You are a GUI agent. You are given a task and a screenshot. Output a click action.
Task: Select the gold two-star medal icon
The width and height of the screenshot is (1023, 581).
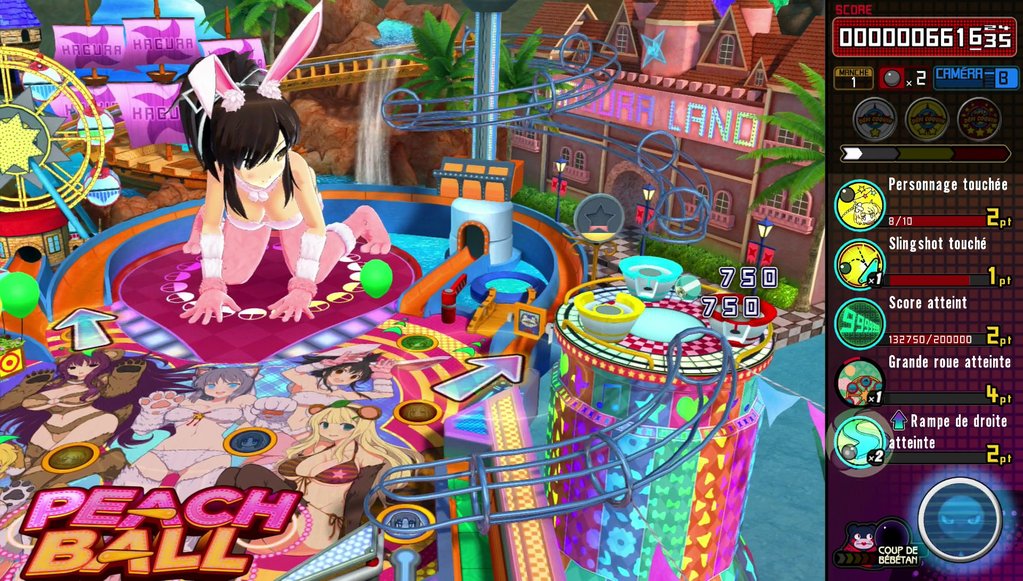click(x=926, y=119)
